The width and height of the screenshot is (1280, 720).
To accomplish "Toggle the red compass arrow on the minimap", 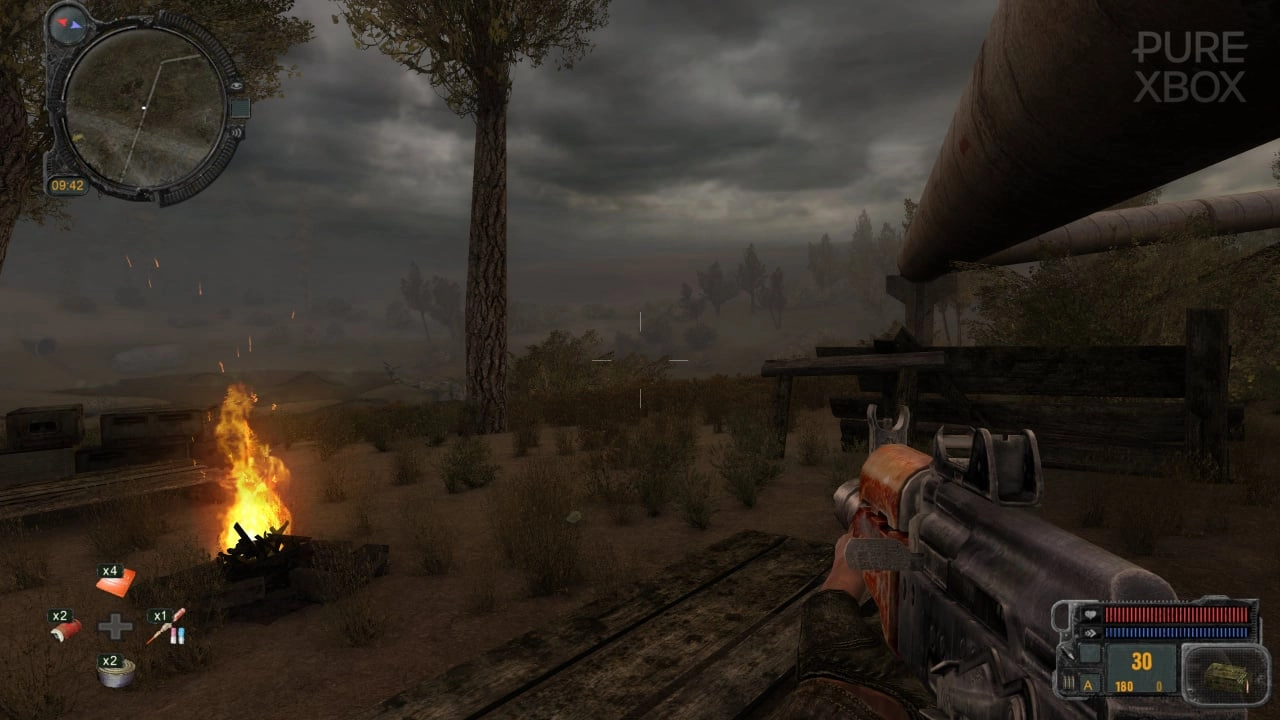I will tap(63, 22).
